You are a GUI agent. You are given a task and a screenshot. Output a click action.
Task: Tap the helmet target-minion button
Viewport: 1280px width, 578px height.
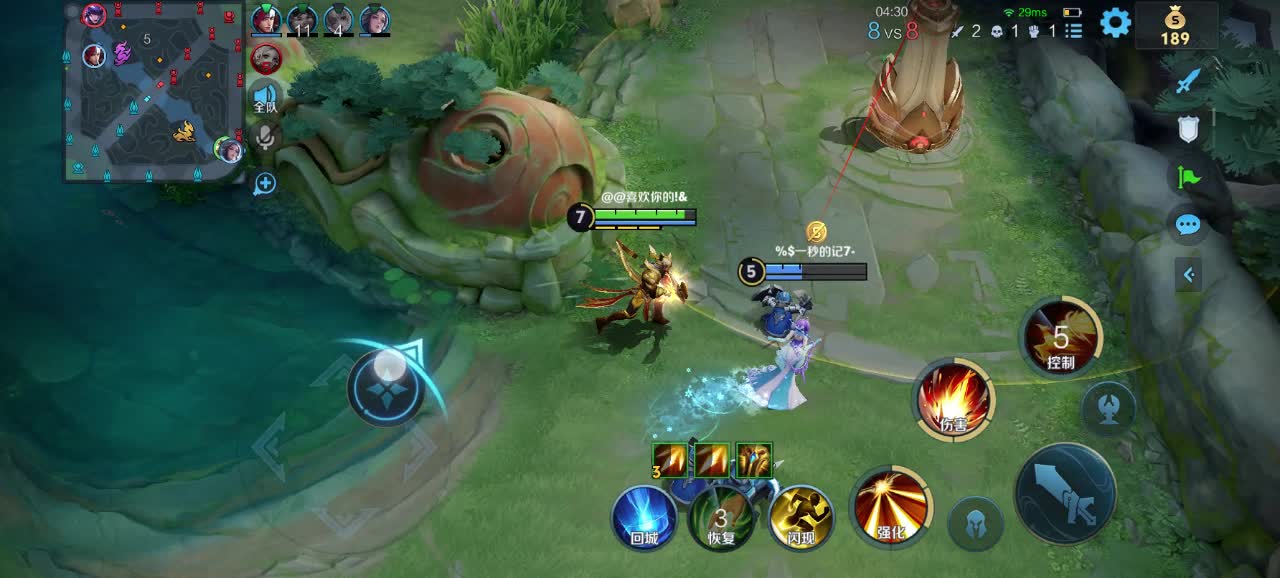pos(975,522)
